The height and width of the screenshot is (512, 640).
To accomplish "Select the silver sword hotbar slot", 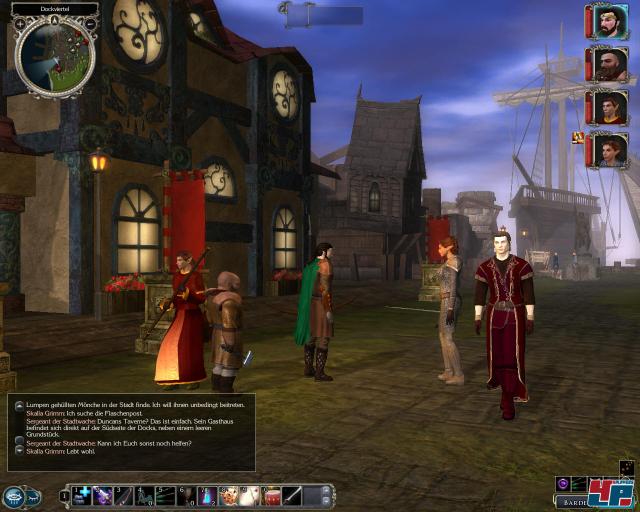I will [x=291, y=495].
